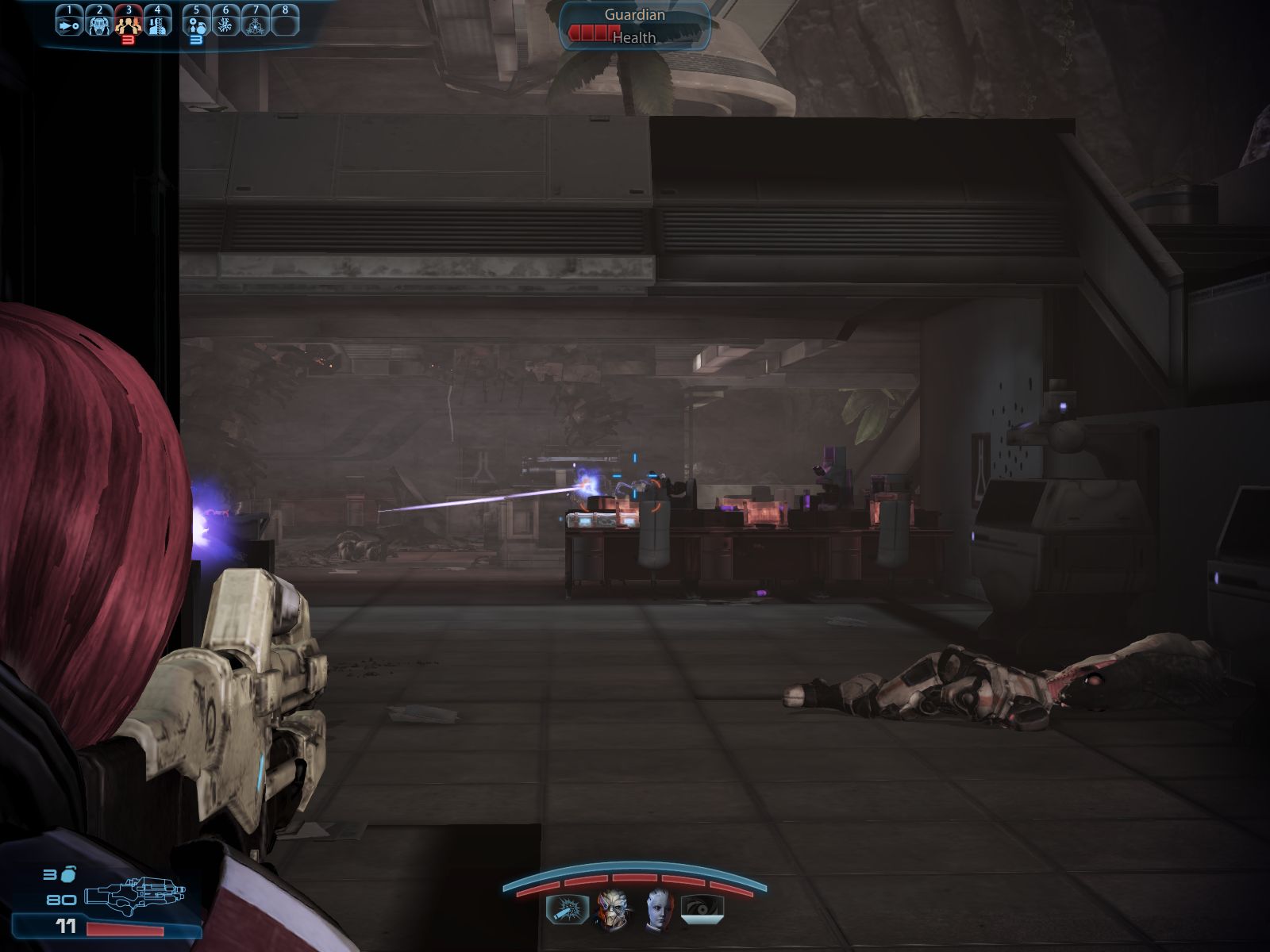Activate the frost power in slot 7

[255, 24]
